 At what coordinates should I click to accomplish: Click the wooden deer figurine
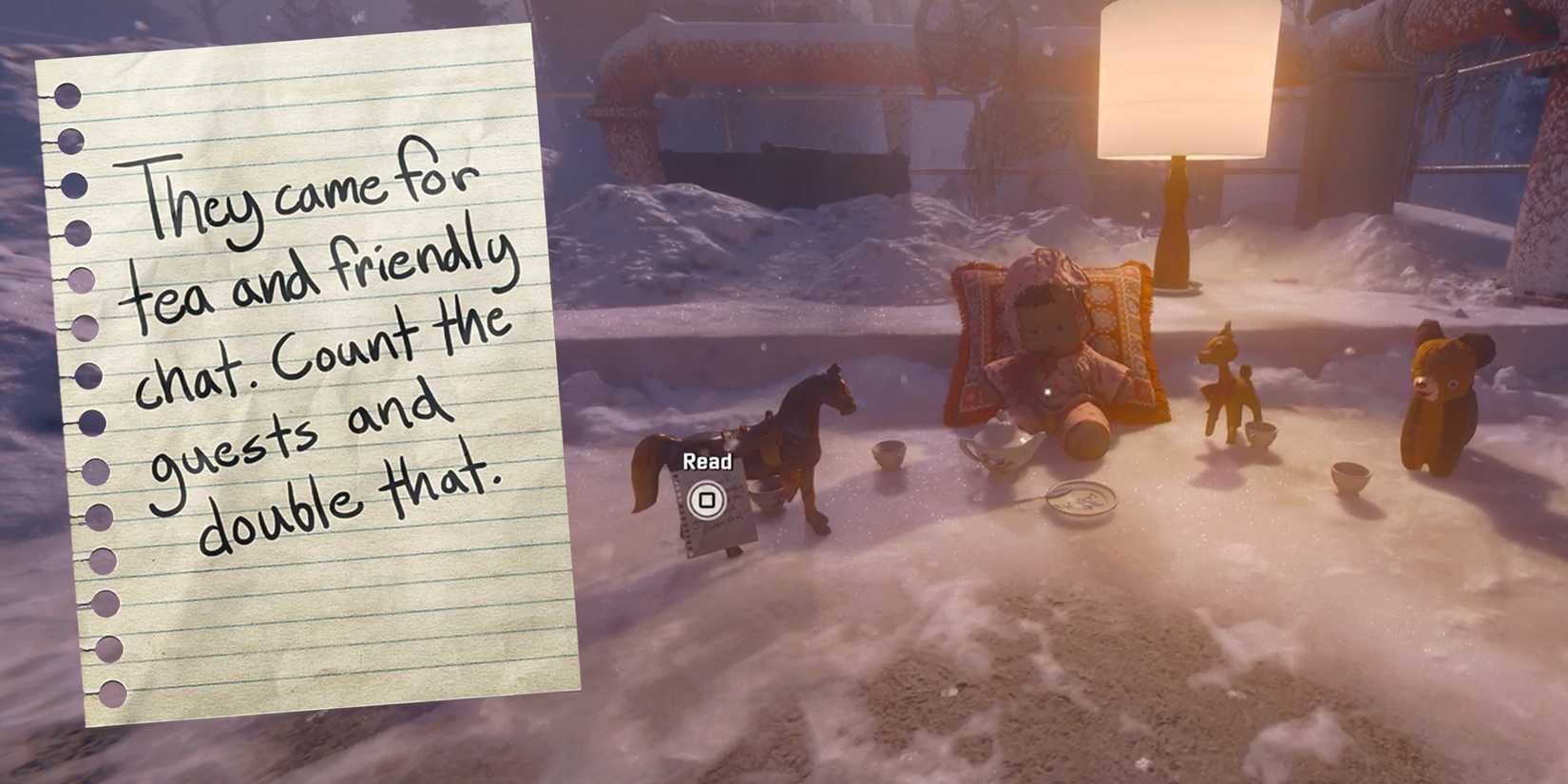[1226, 390]
